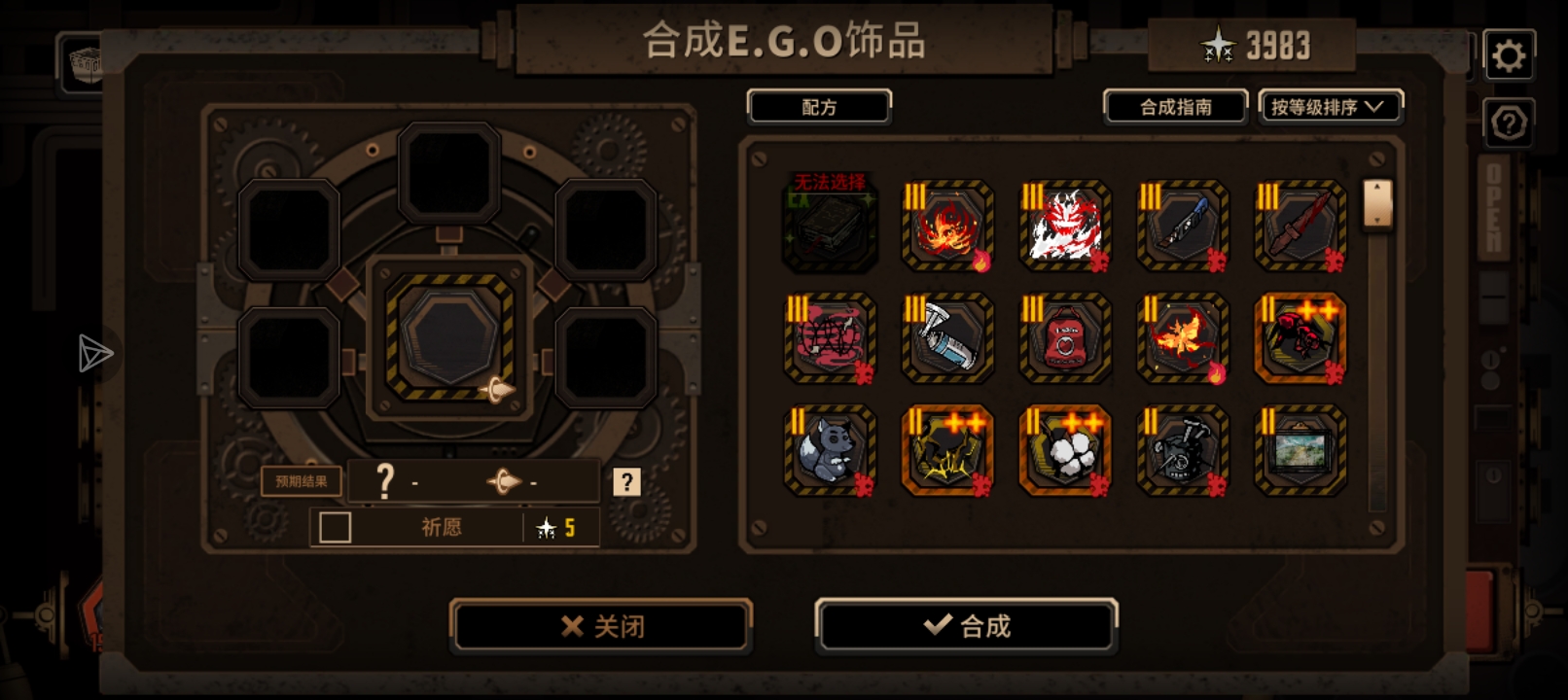
Task: Click the 关闭 close button
Action: [600, 625]
